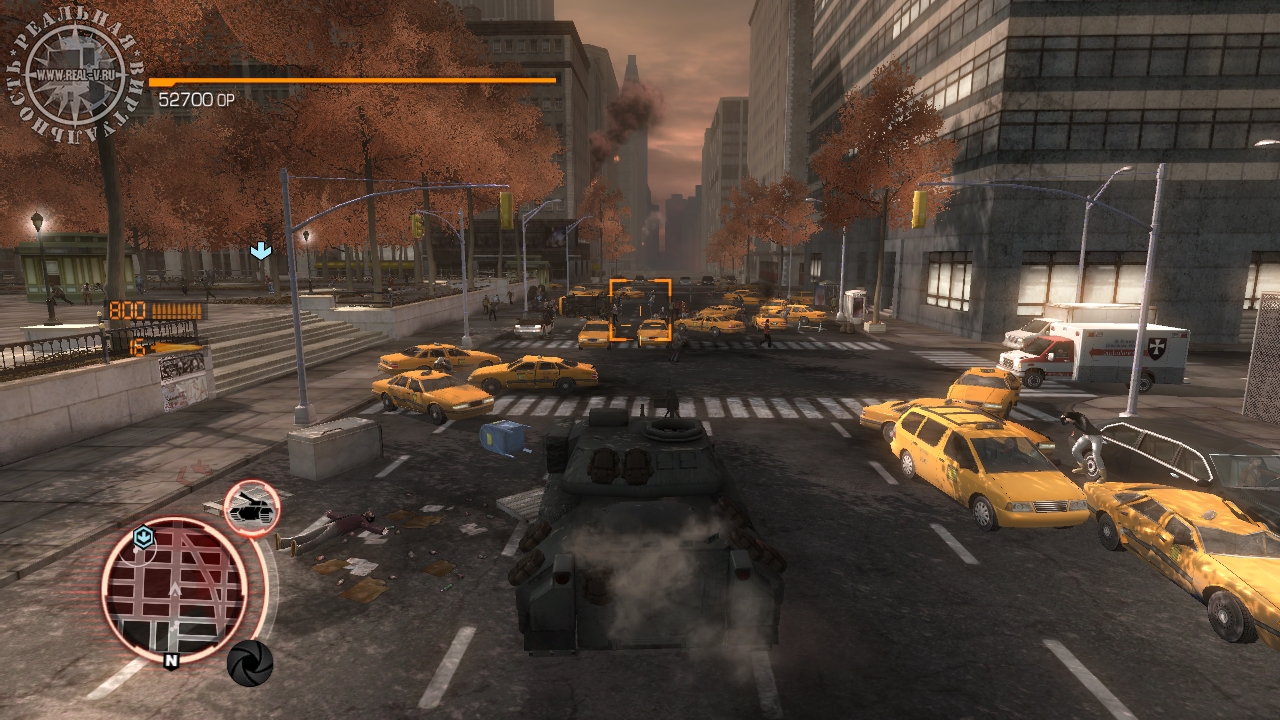Select the orange target lock reticle
The height and width of the screenshot is (720, 1280).
coord(640,311)
